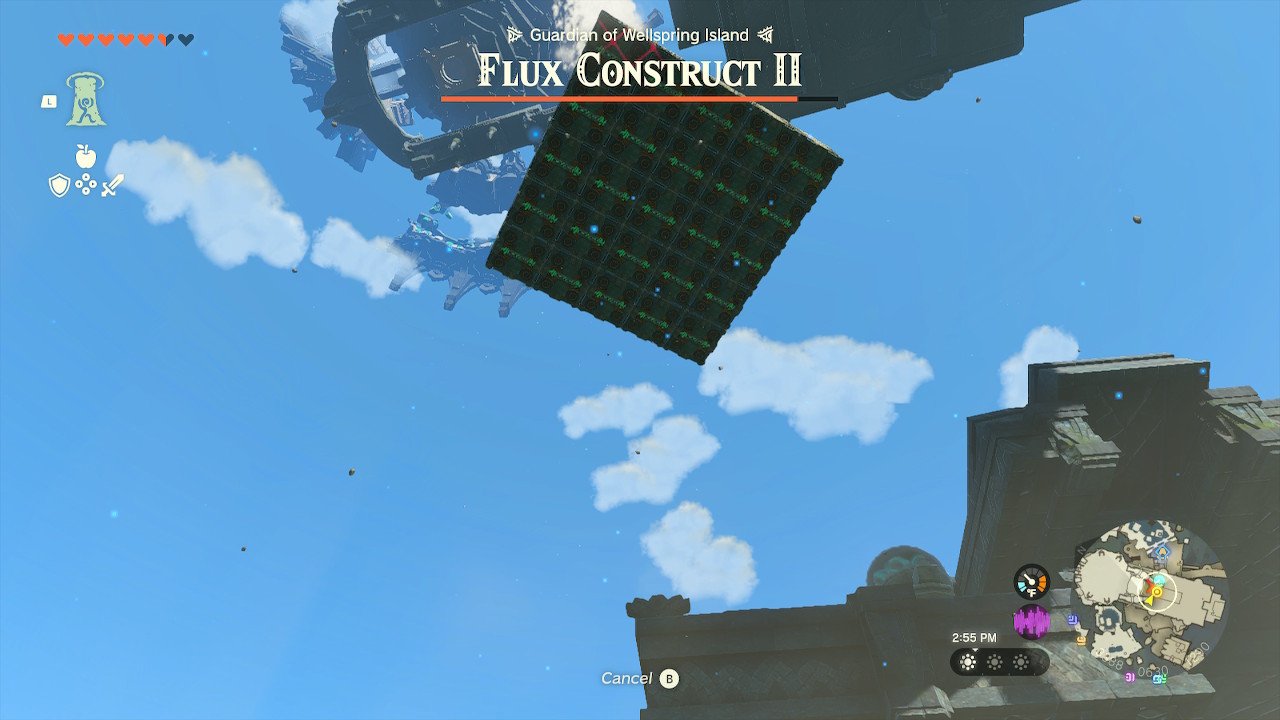This screenshot has width=1280, height=720.
Task: Click the pink waypoint marker on minimap
Action: point(1130,678)
